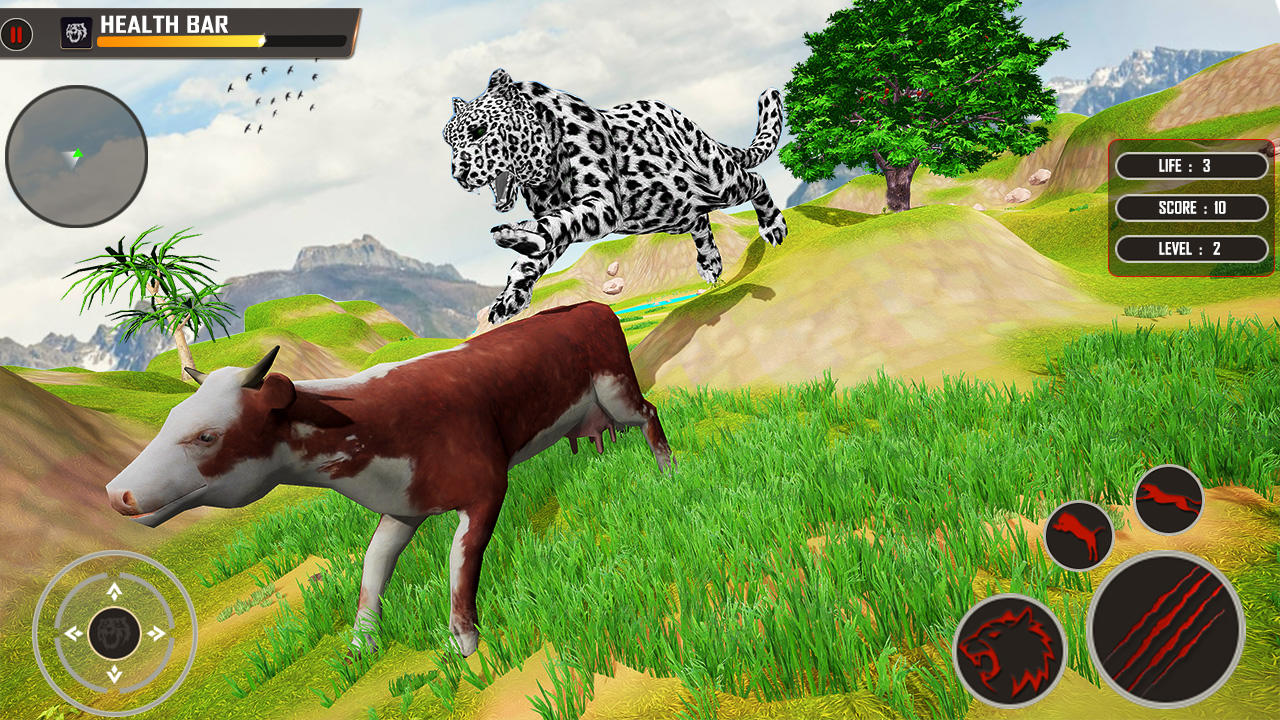Activate the claw attack ability
The width and height of the screenshot is (1280, 720).
click(1165, 625)
